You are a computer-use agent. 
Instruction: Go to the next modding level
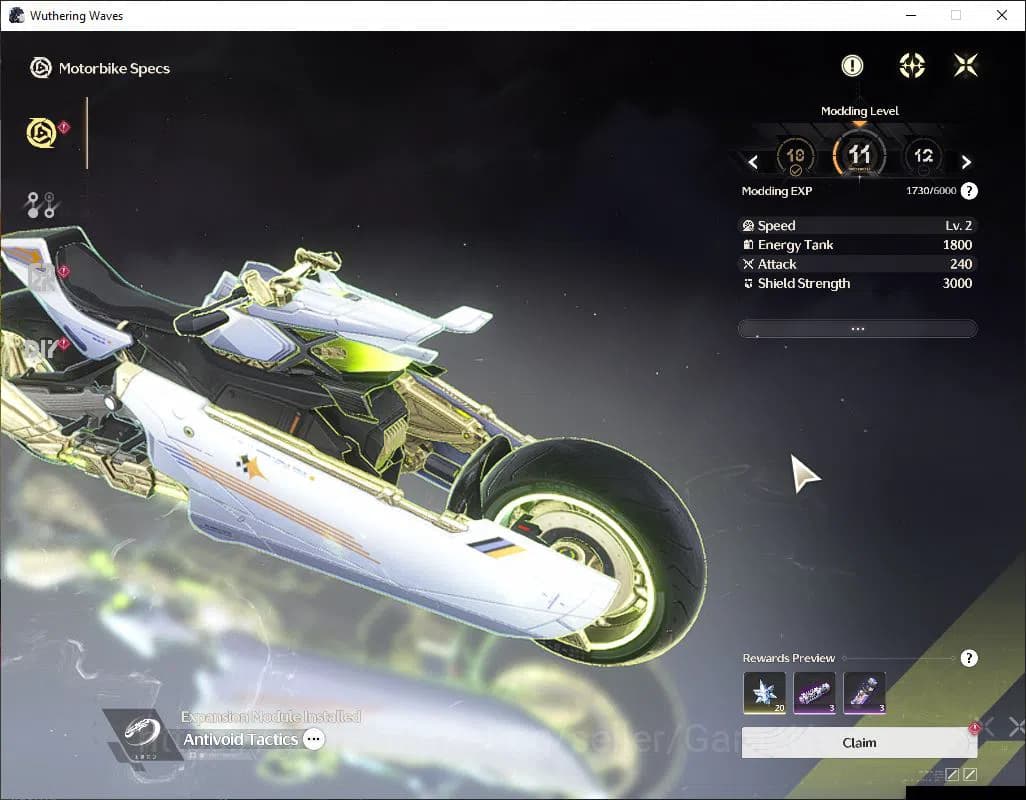[966, 162]
